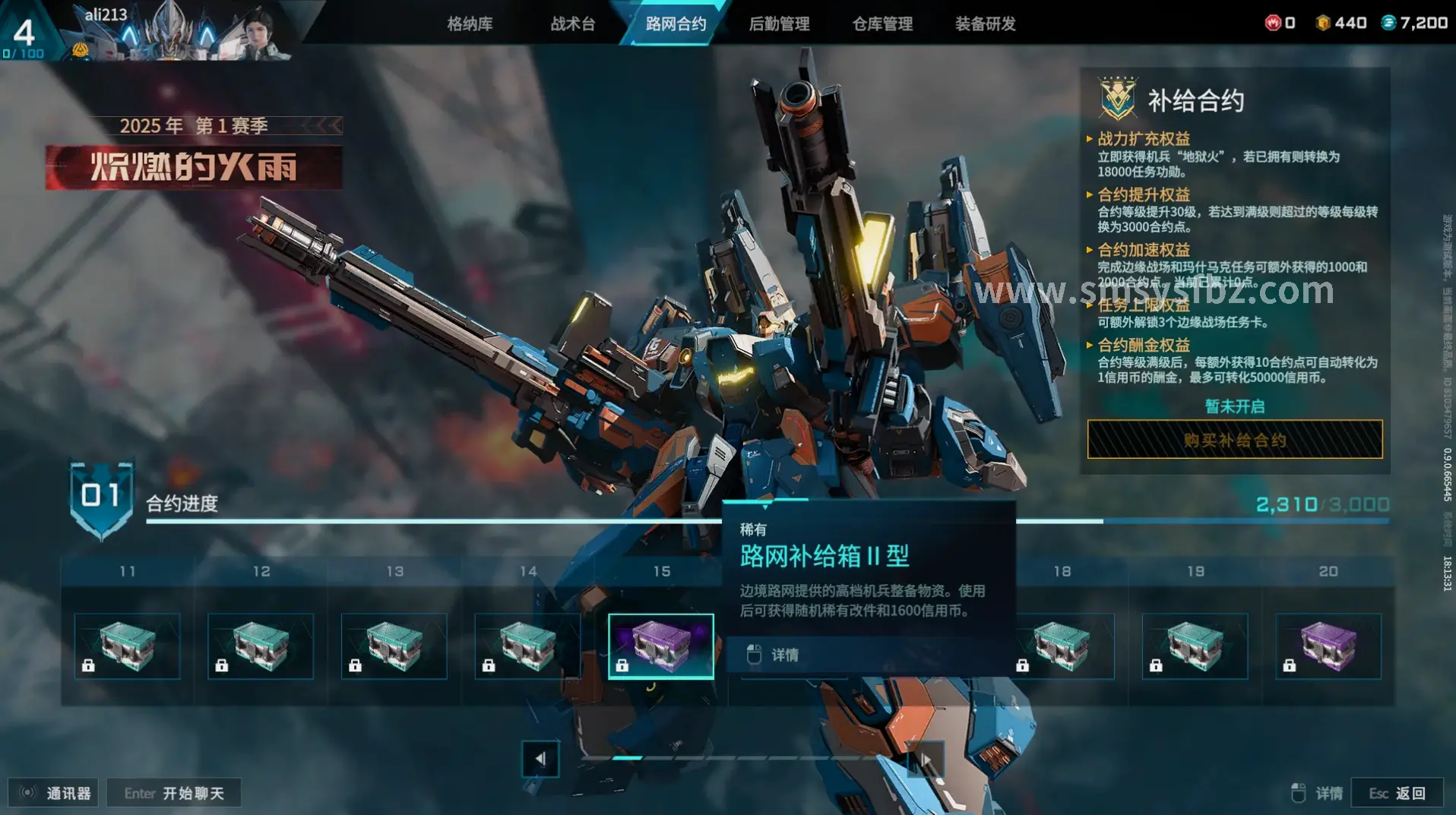The width and height of the screenshot is (1456, 815).
Task: Go to the 后勤管理 tab
Action: [779, 24]
